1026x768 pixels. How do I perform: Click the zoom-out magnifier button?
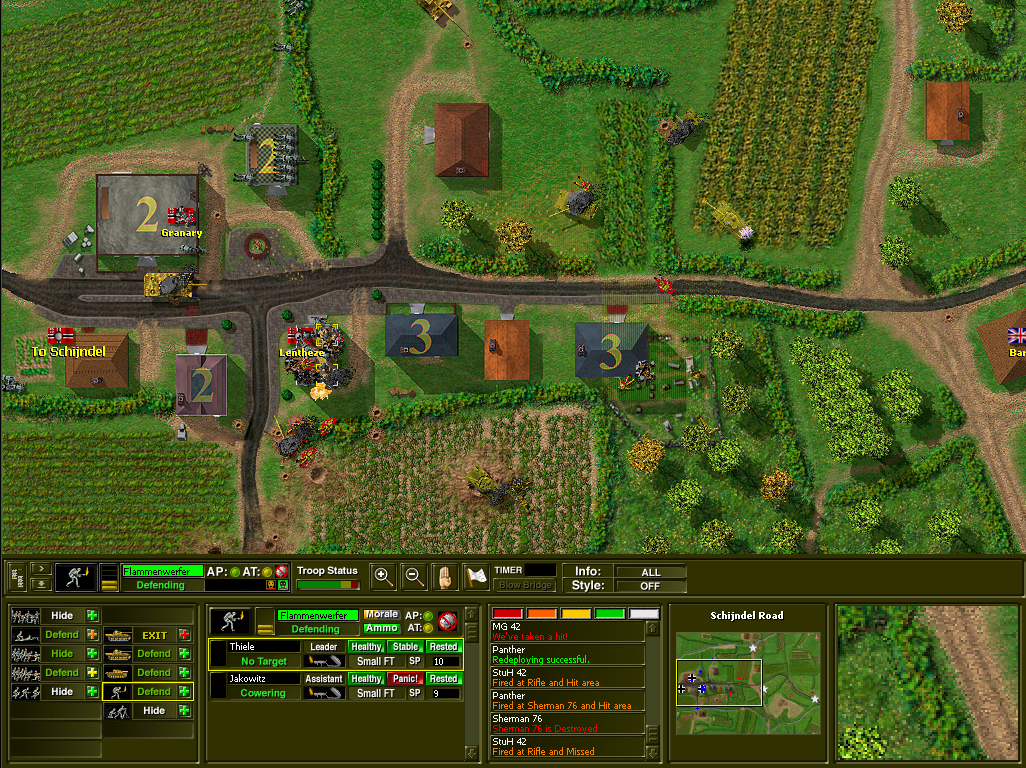click(414, 575)
